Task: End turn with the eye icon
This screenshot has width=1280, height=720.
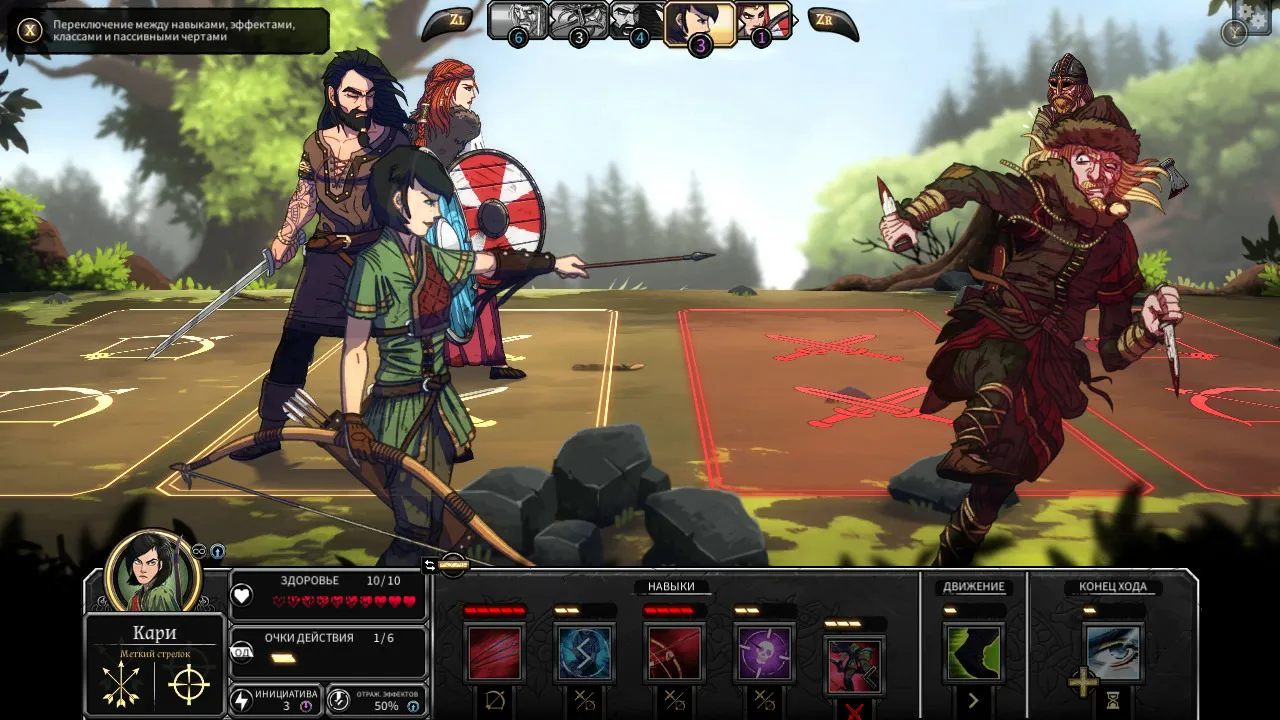Action: click(x=1112, y=653)
